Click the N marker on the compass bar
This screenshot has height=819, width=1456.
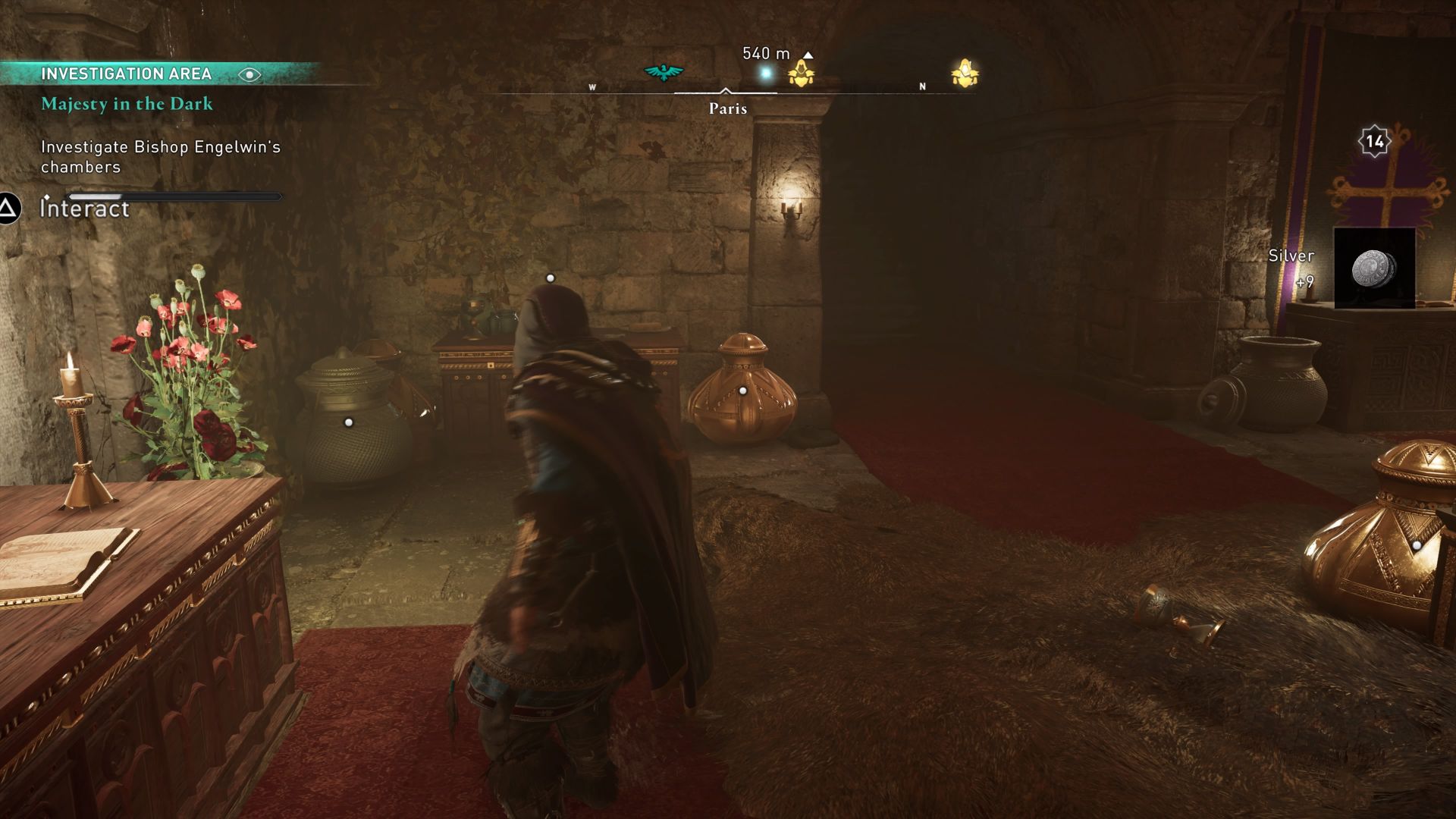click(x=922, y=86)
